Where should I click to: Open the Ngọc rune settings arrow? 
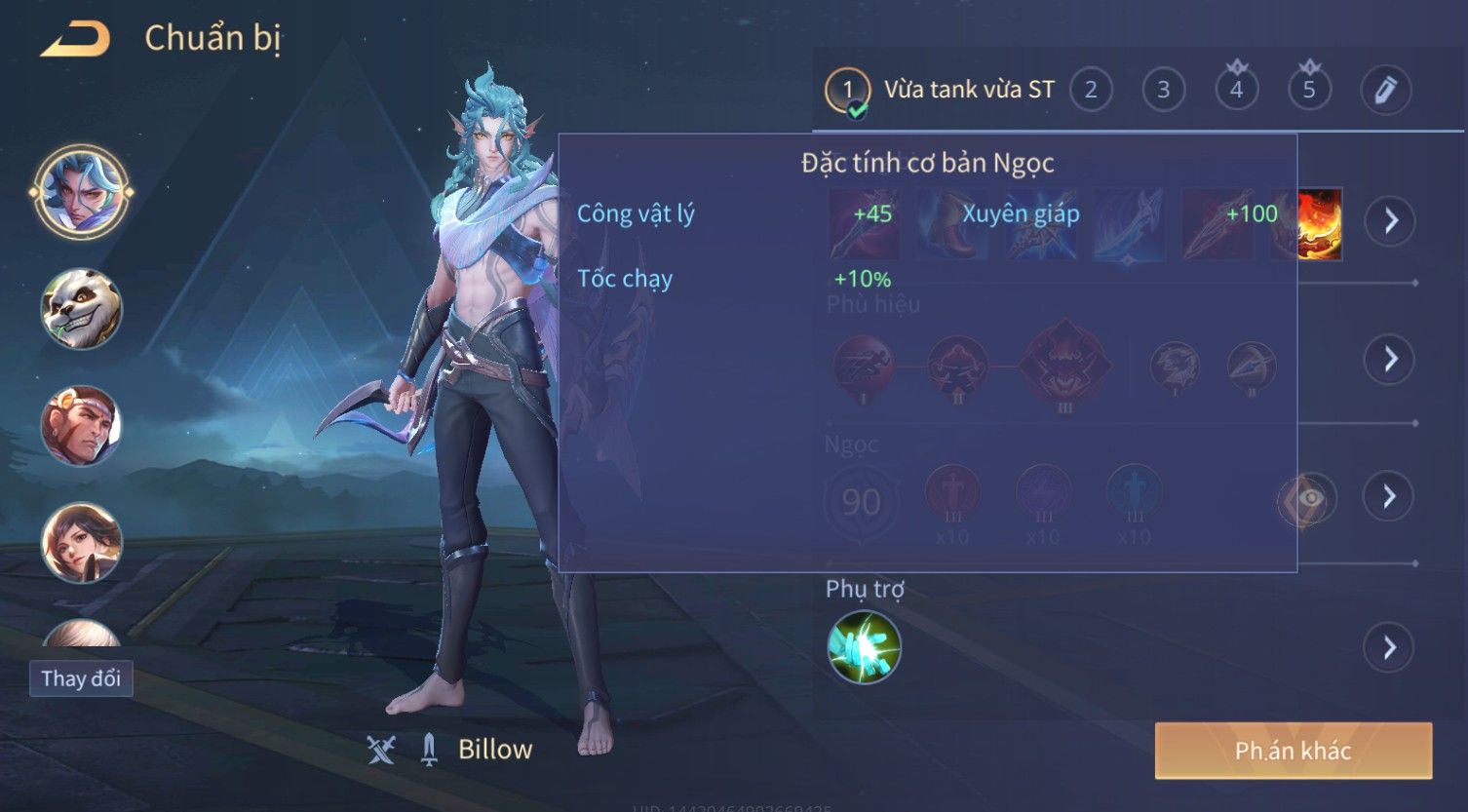coord(1390,497)
